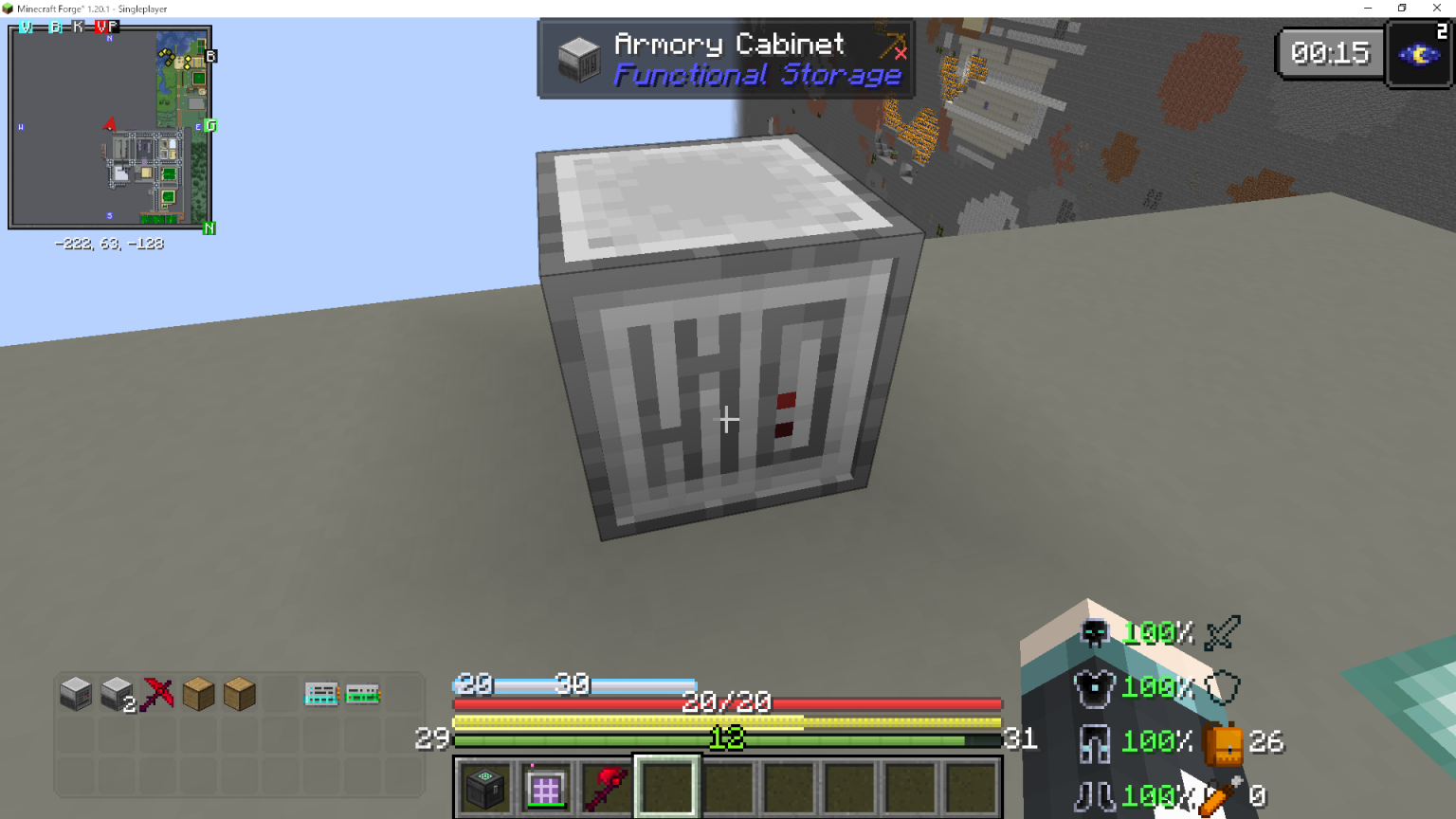This screenshot has height=819, width=1456.
Task: Expand the N waypoint at minimap corner
Action: (x=208, y=228)
